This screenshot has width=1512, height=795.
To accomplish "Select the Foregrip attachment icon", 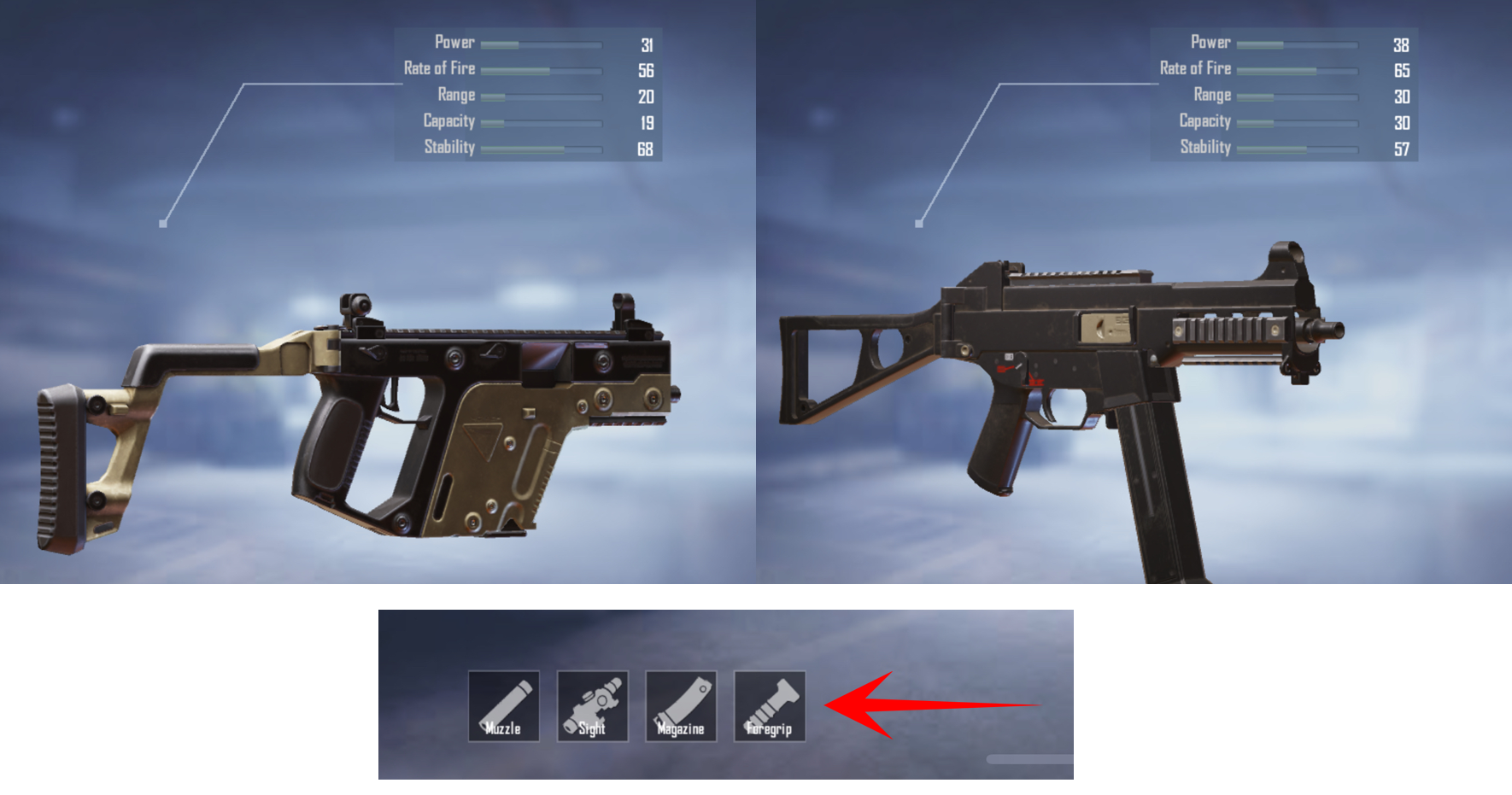I will pyautogui.click(x=768, y=704).
